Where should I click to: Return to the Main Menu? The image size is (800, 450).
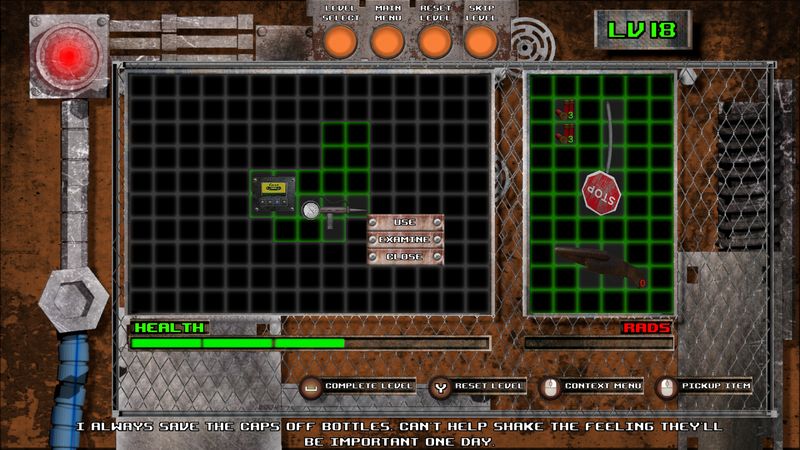point(387,41)
